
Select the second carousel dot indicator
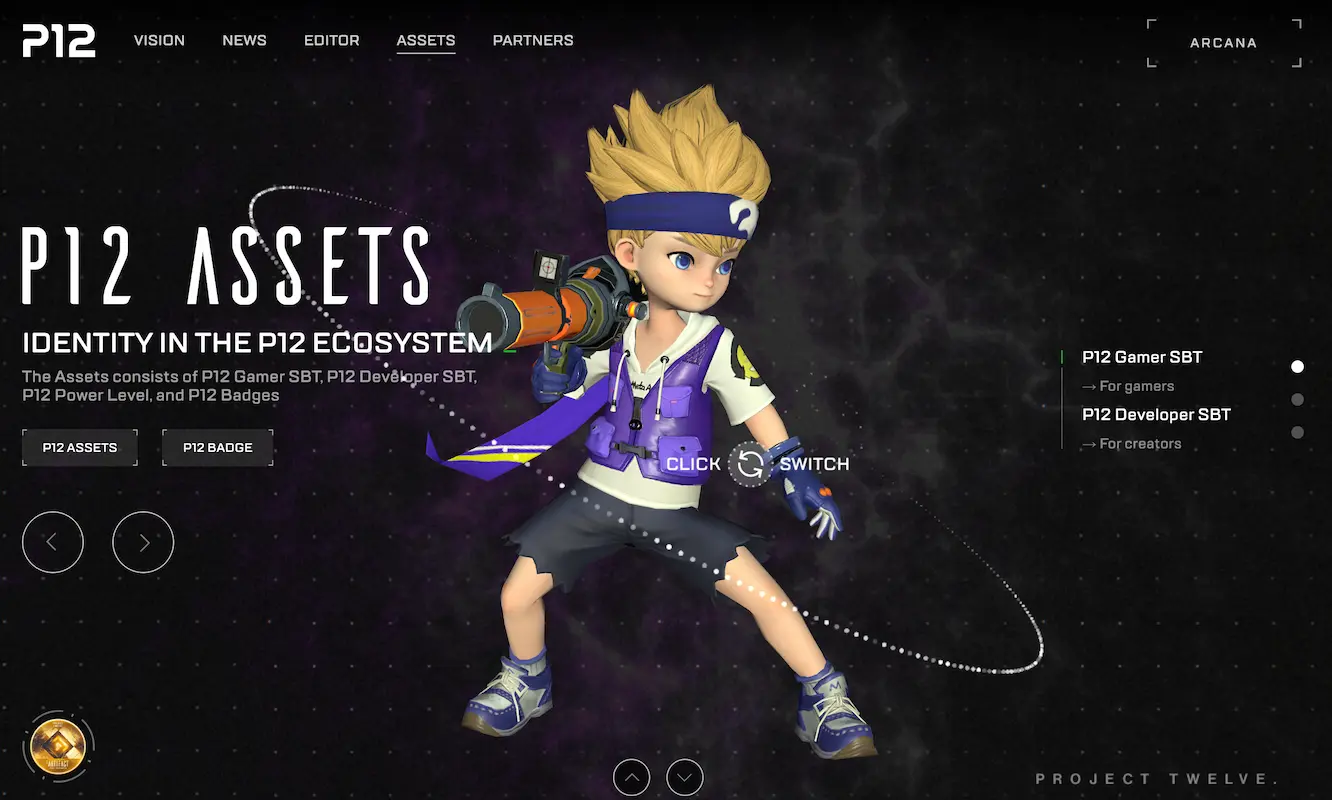pyautogui.click(x=1297, y=399)
